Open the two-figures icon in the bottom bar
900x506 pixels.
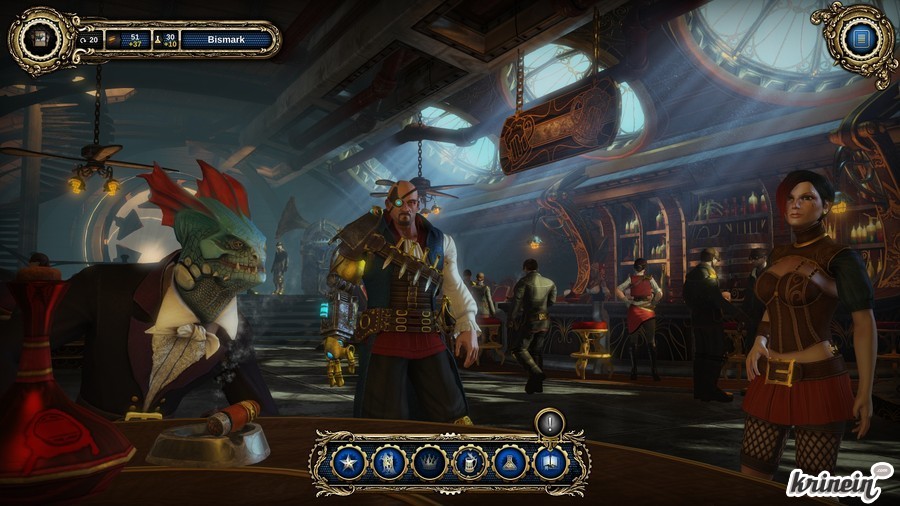coord(389,462)
